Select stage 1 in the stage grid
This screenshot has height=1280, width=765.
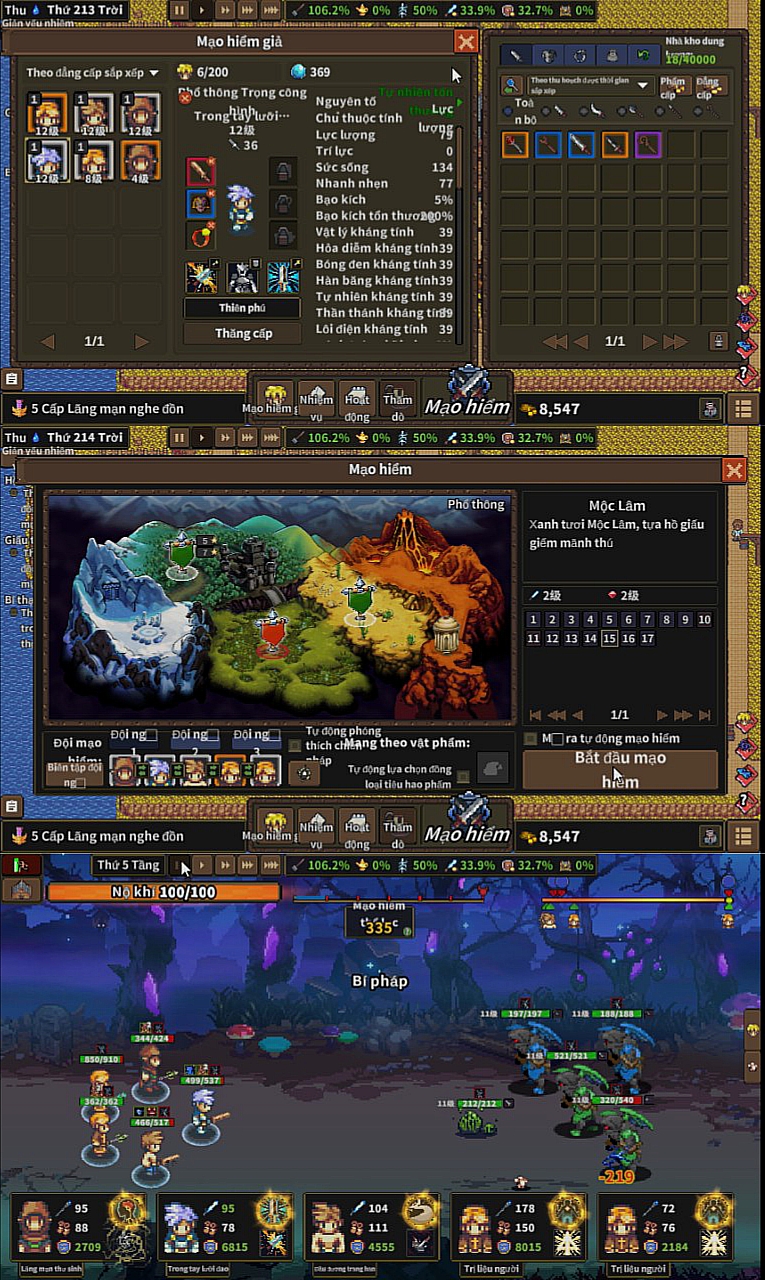click(533, 620)
